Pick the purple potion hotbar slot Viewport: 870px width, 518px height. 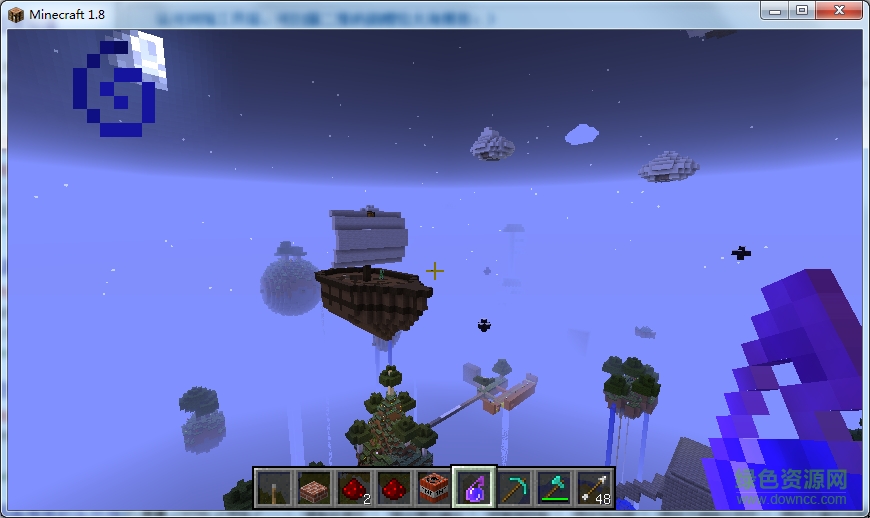473,488
